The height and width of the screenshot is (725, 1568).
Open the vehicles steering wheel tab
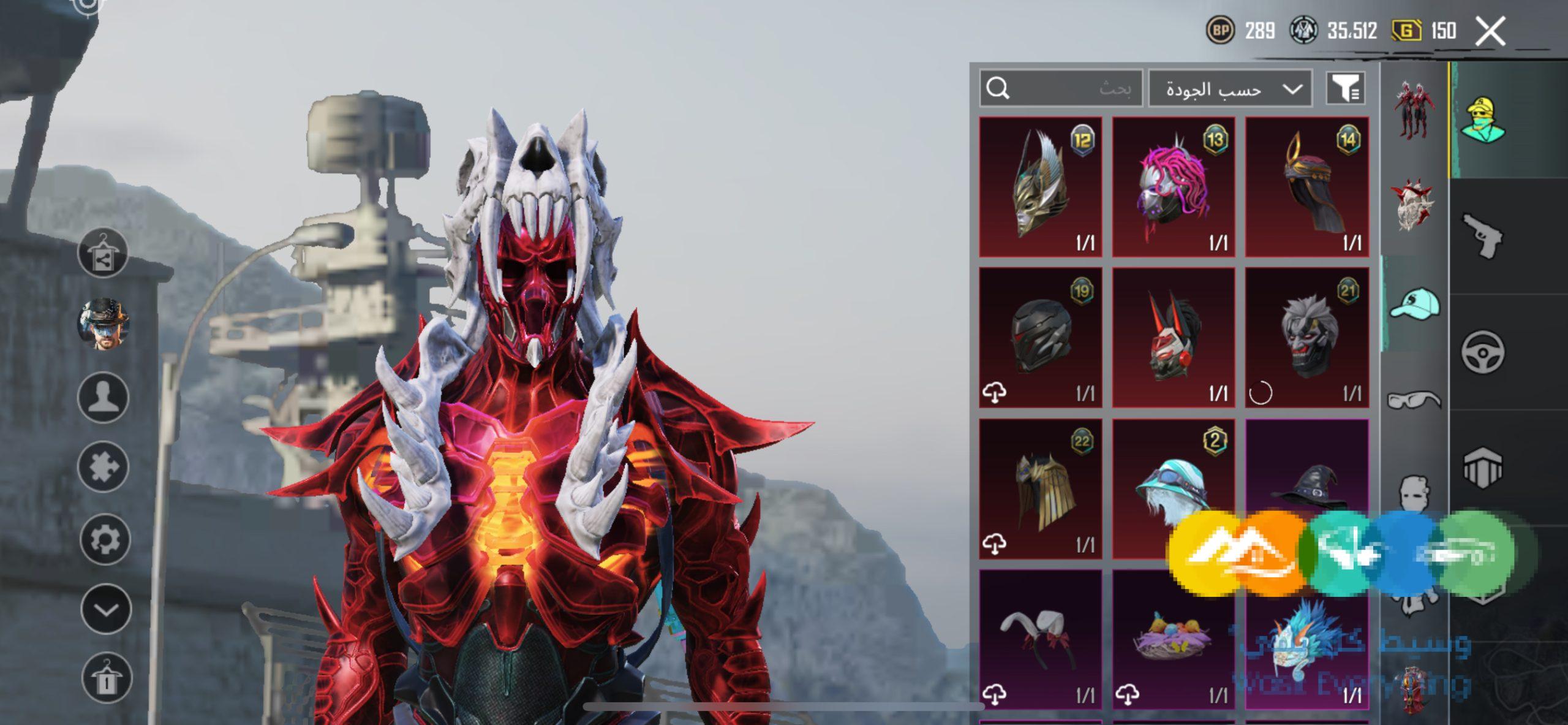[1483, 352]
